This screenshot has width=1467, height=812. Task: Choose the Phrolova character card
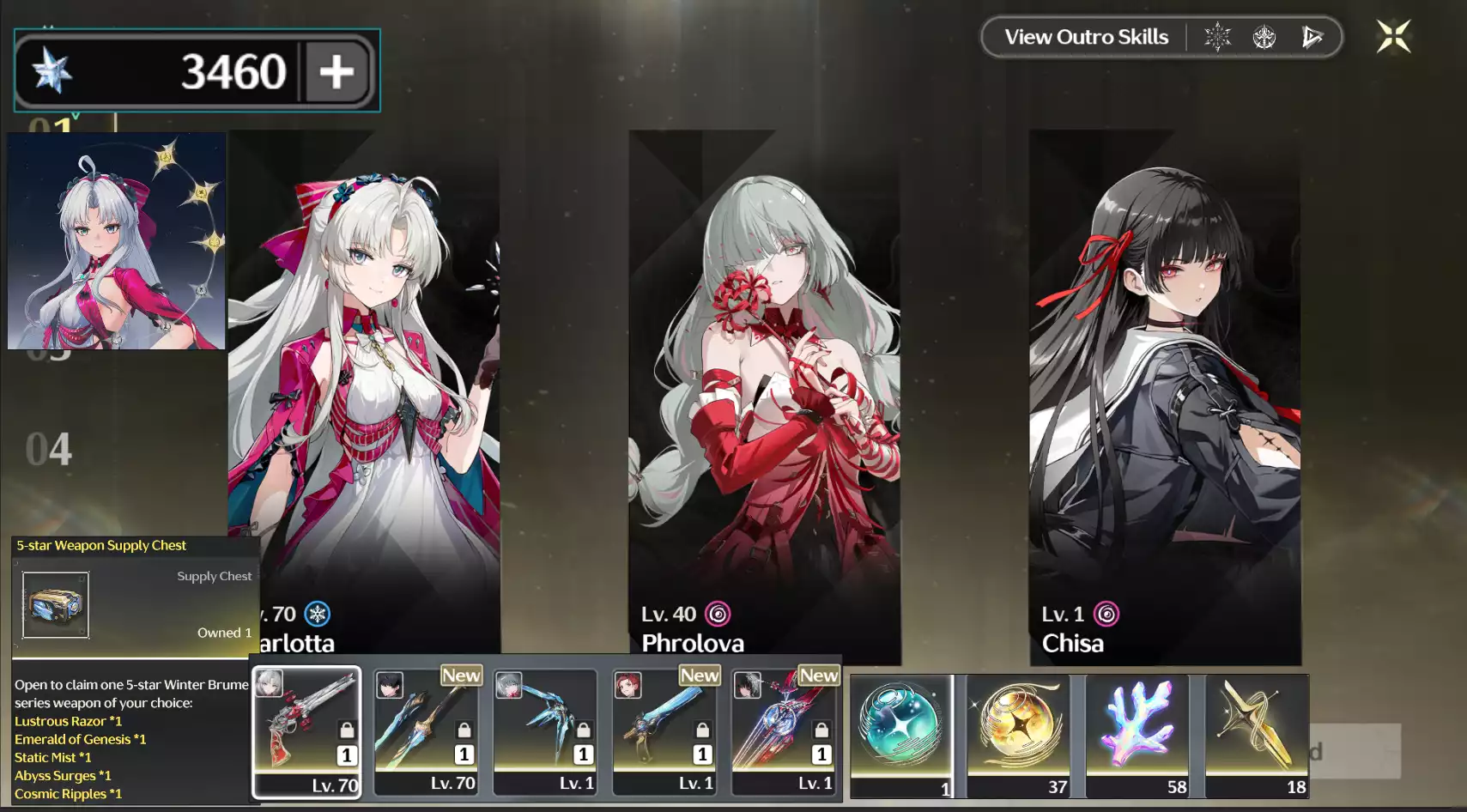tap(764, 395)
